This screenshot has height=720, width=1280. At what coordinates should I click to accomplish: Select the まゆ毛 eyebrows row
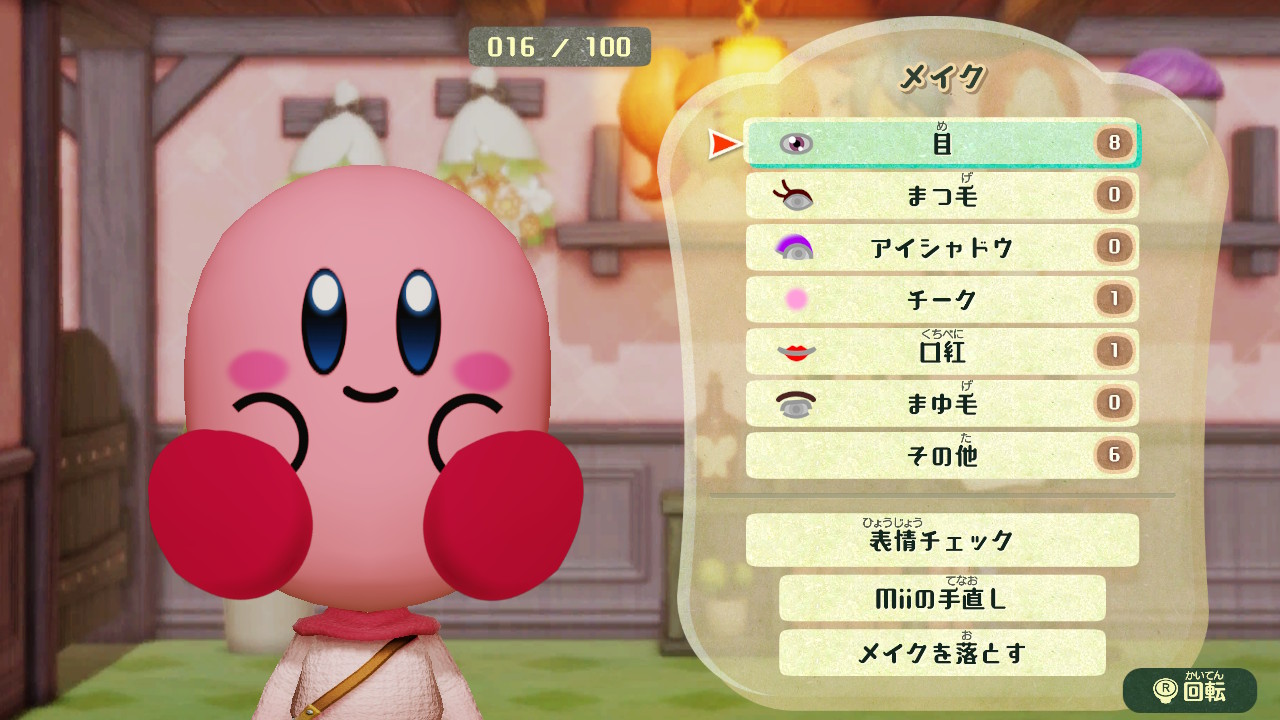(x=940, y=404)
